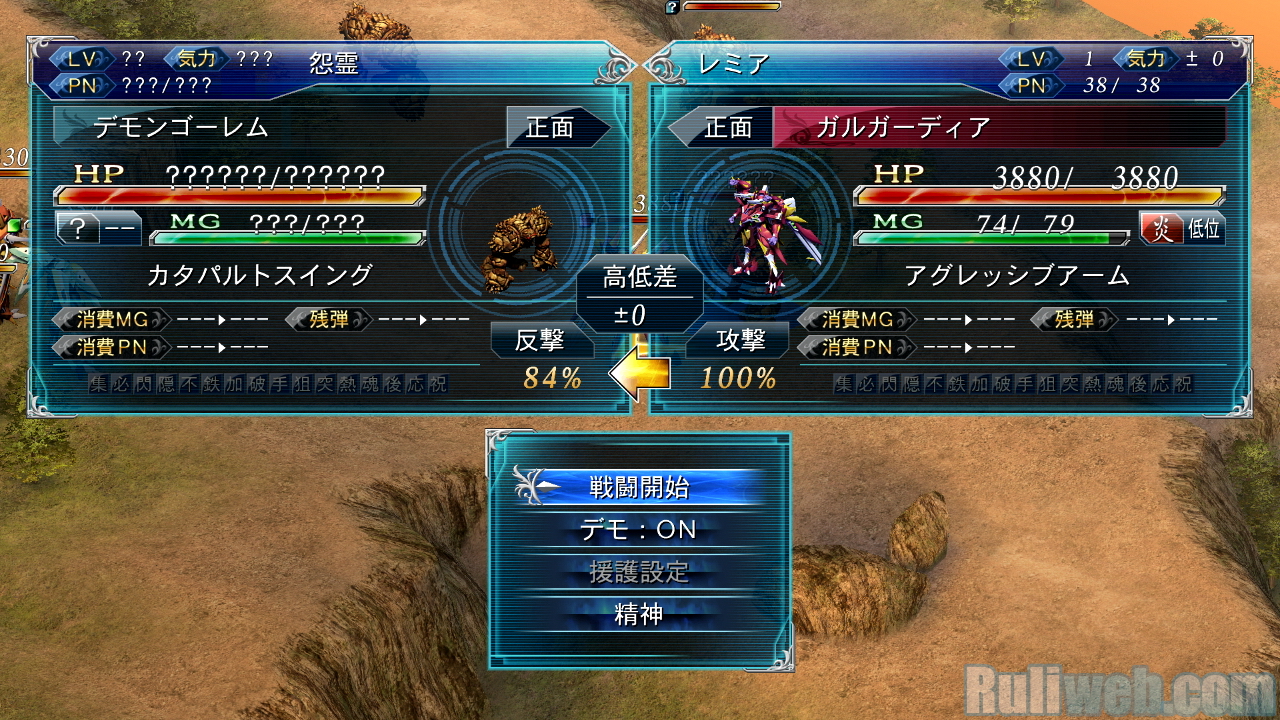Select 戦闘開始 to start the battle

[x=638, y=487]
